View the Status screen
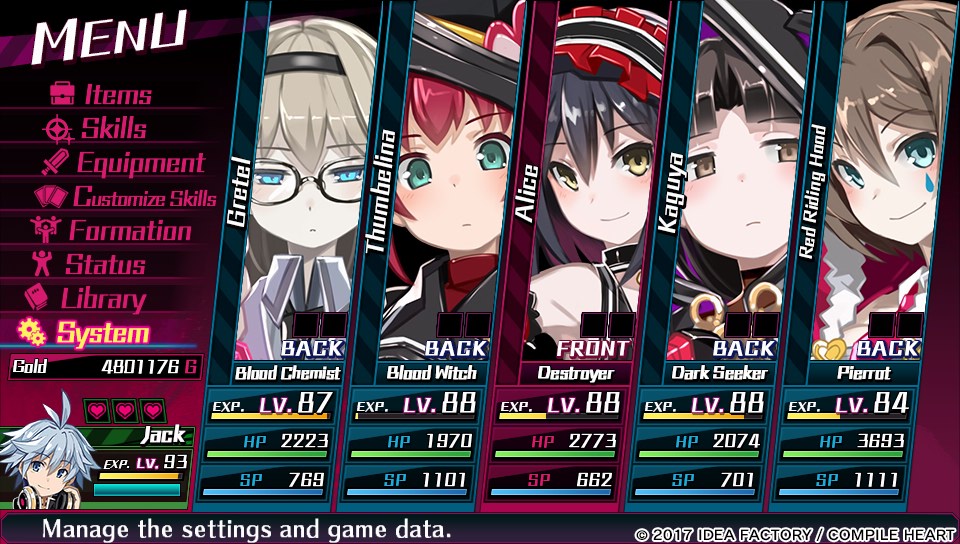The image size is (960, 544). tap(90, 265)
